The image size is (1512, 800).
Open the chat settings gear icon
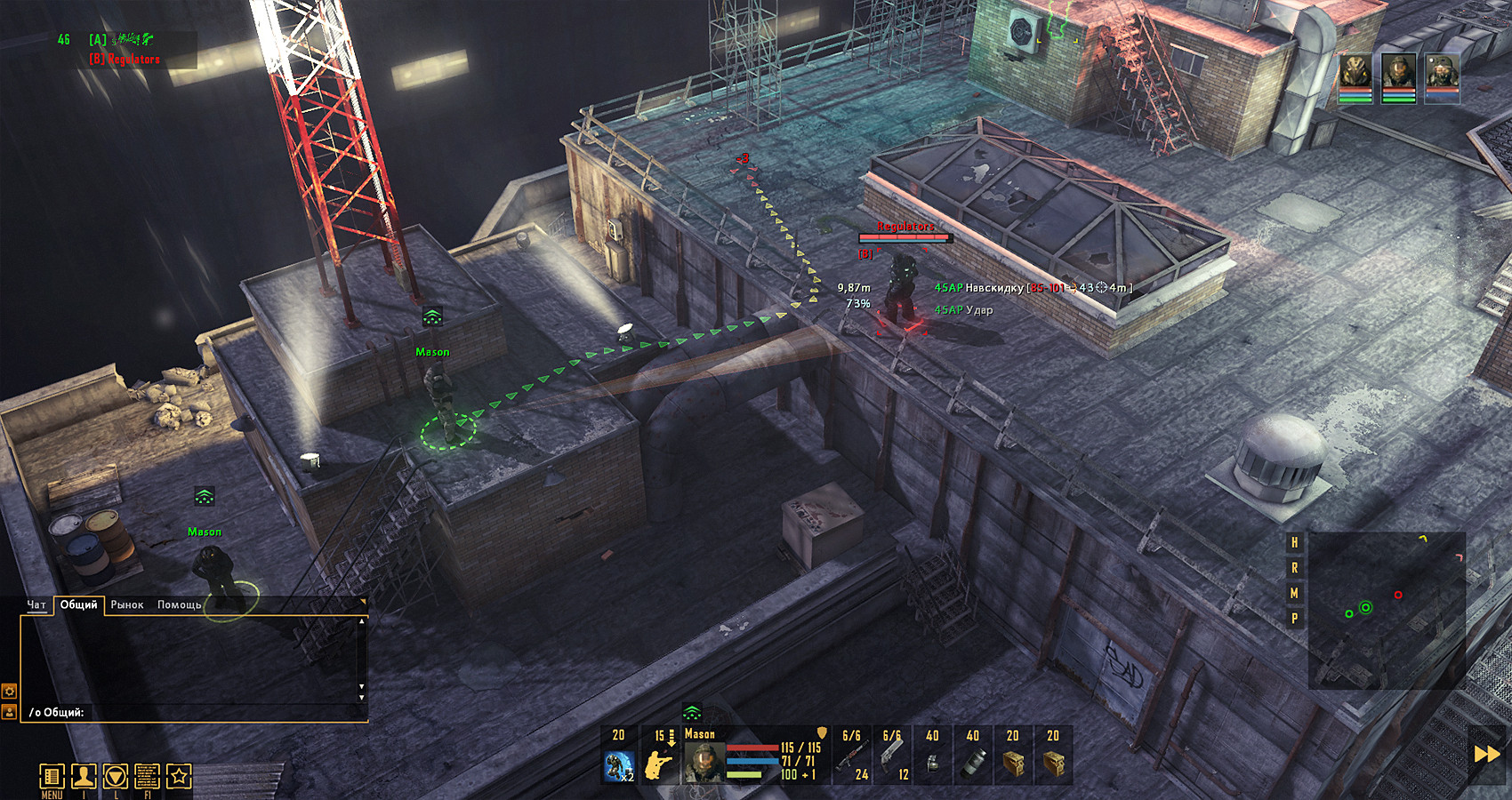point(9,692)
